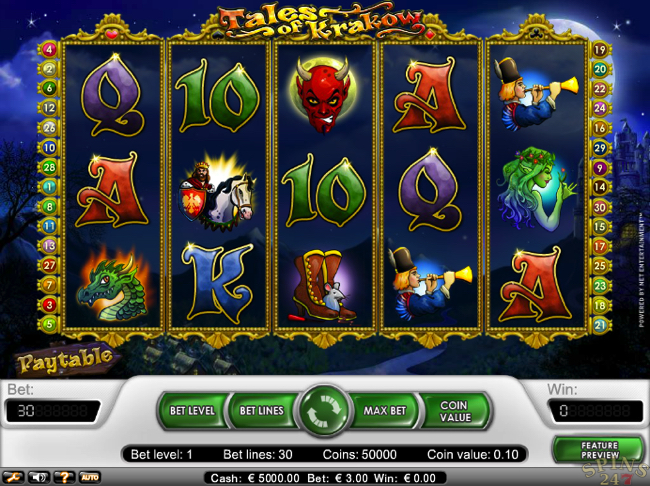
Task: Select payline marker number 5
Action: (48, 324)
